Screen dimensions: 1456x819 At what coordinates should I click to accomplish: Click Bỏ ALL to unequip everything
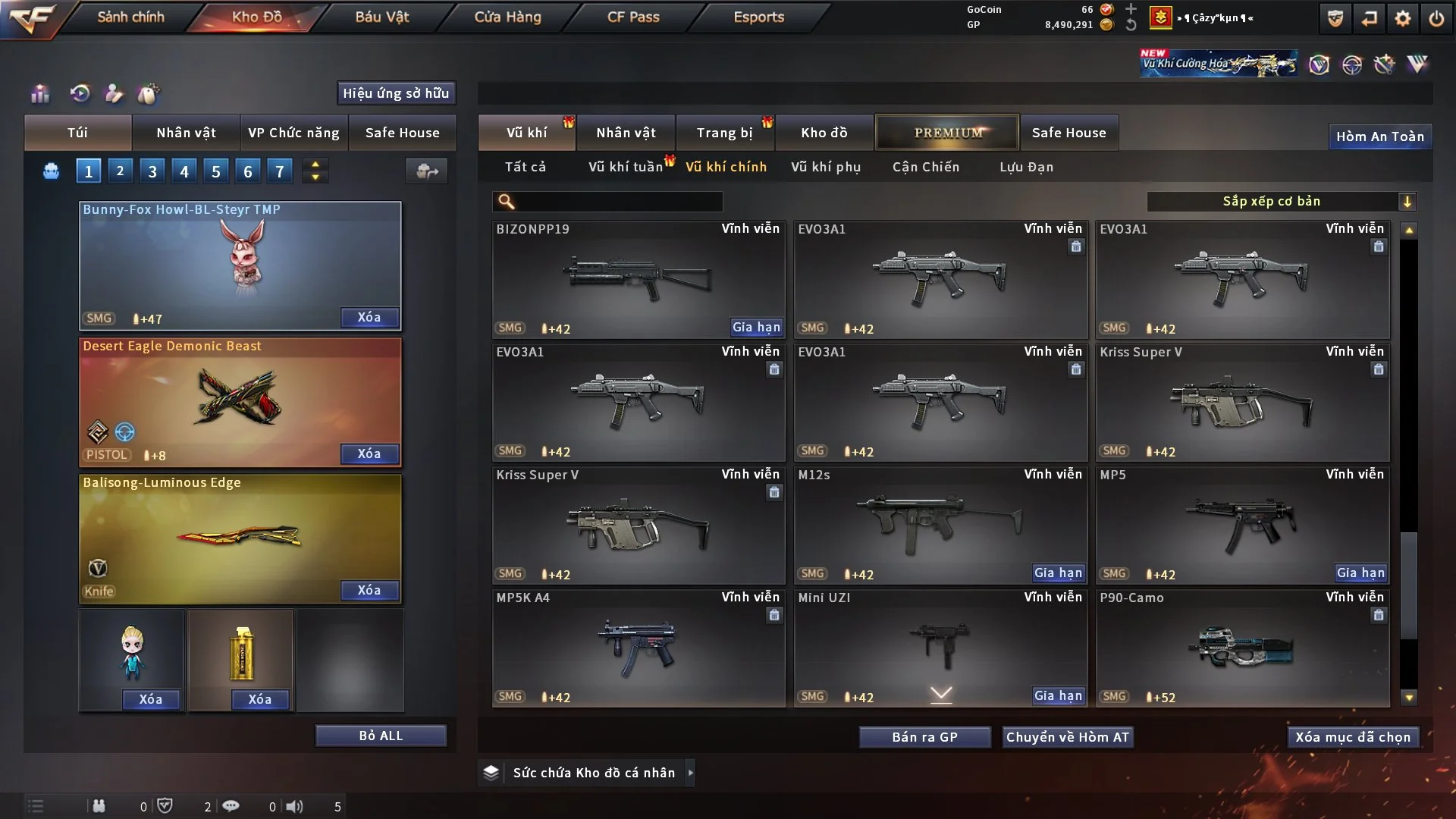381,736
